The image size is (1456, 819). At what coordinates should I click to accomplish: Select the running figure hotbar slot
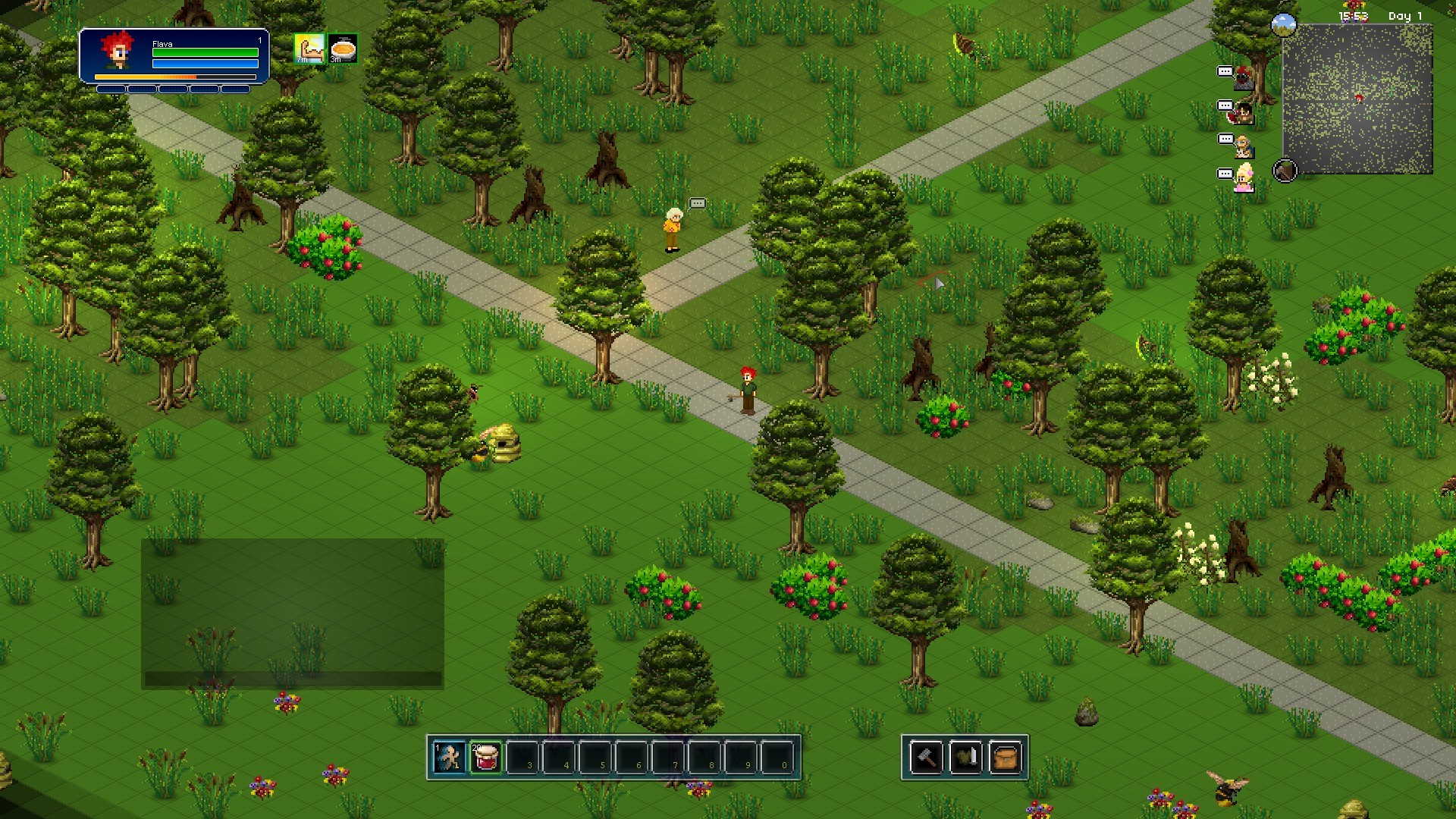point(449,757)
